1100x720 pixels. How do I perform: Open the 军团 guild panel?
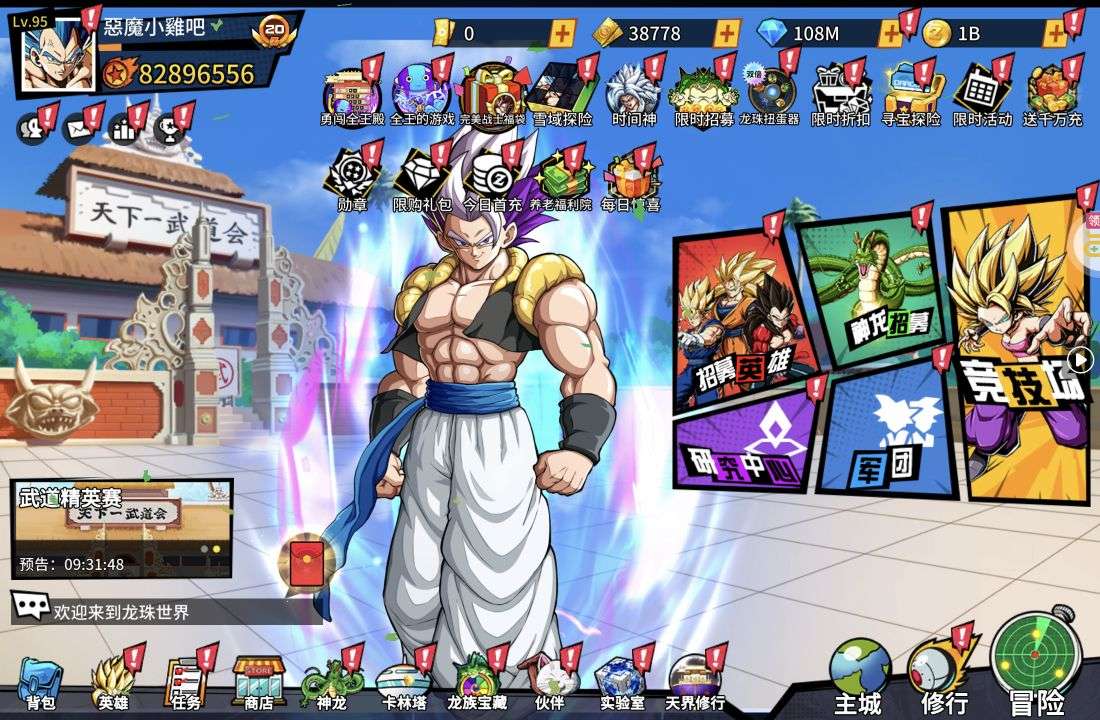coord(883,435)
